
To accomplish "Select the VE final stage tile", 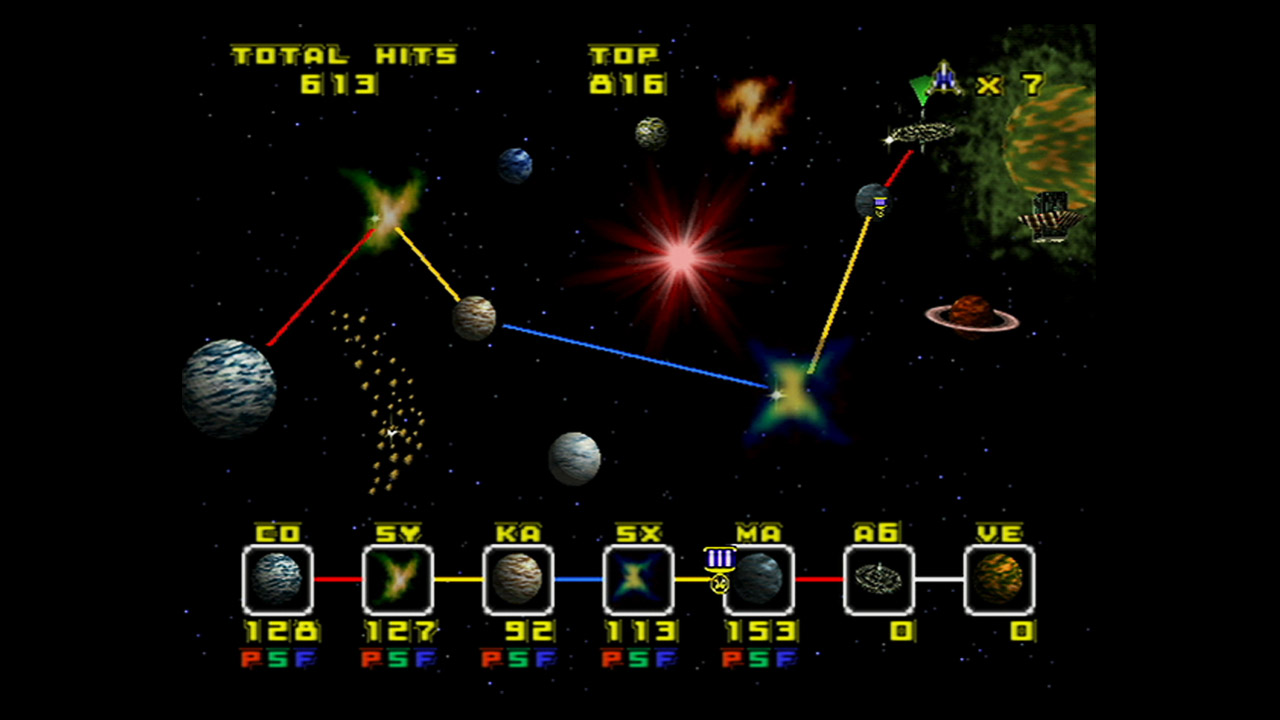I will (x=999, y=580).
